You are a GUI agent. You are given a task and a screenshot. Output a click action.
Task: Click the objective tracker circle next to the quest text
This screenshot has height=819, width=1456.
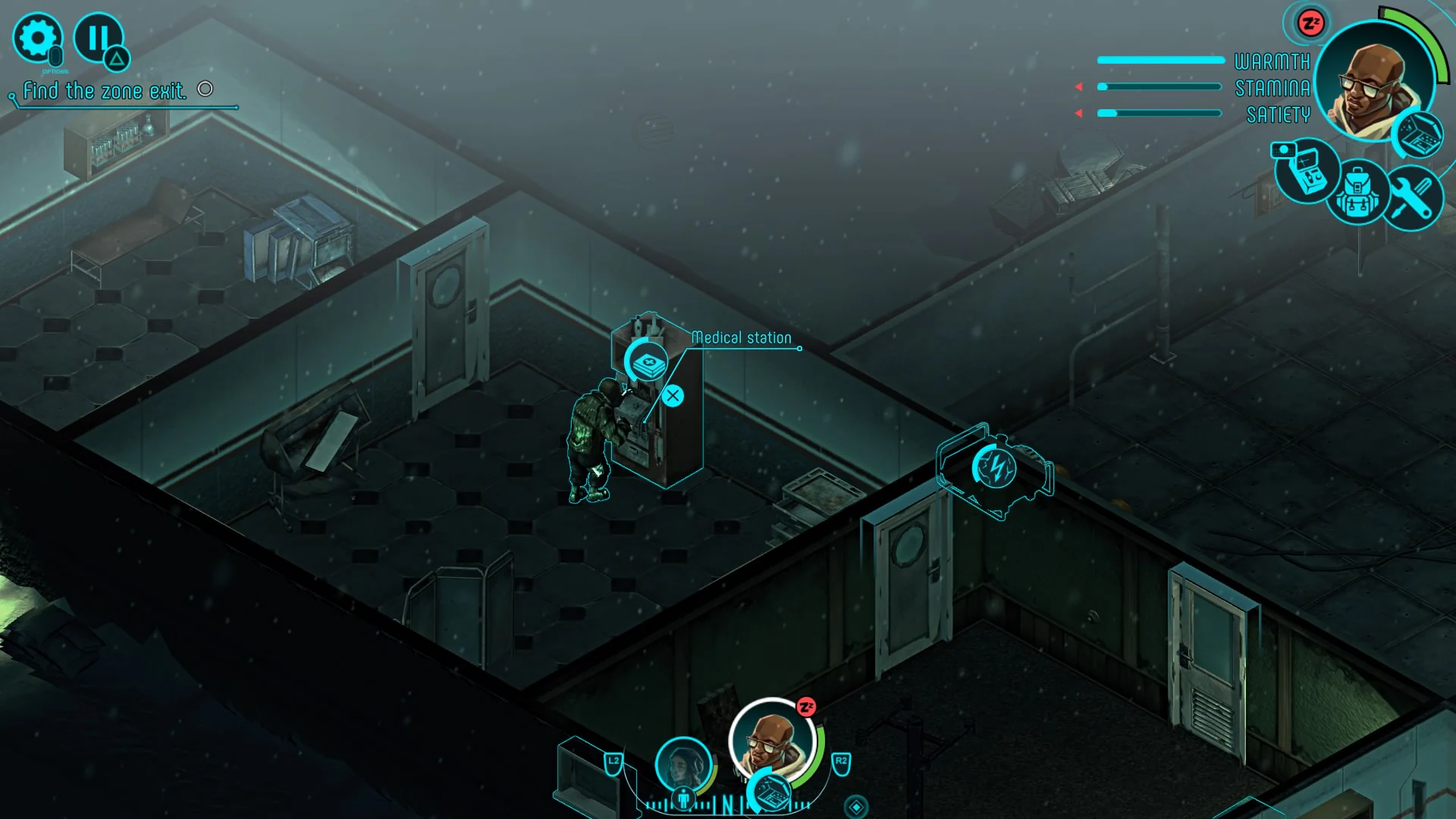[205, 89]
